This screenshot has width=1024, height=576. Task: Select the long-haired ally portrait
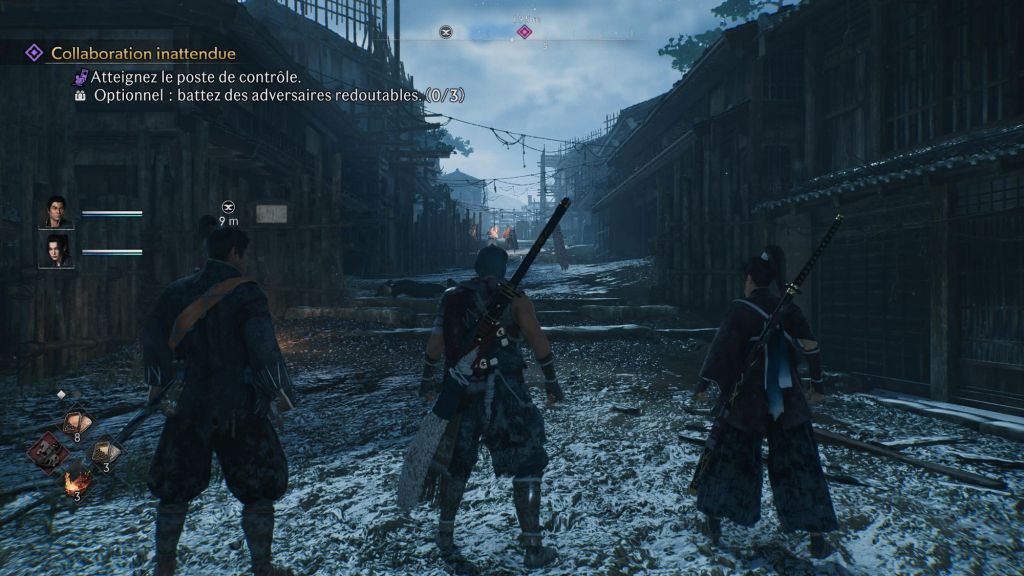click(x=55, y=250)
